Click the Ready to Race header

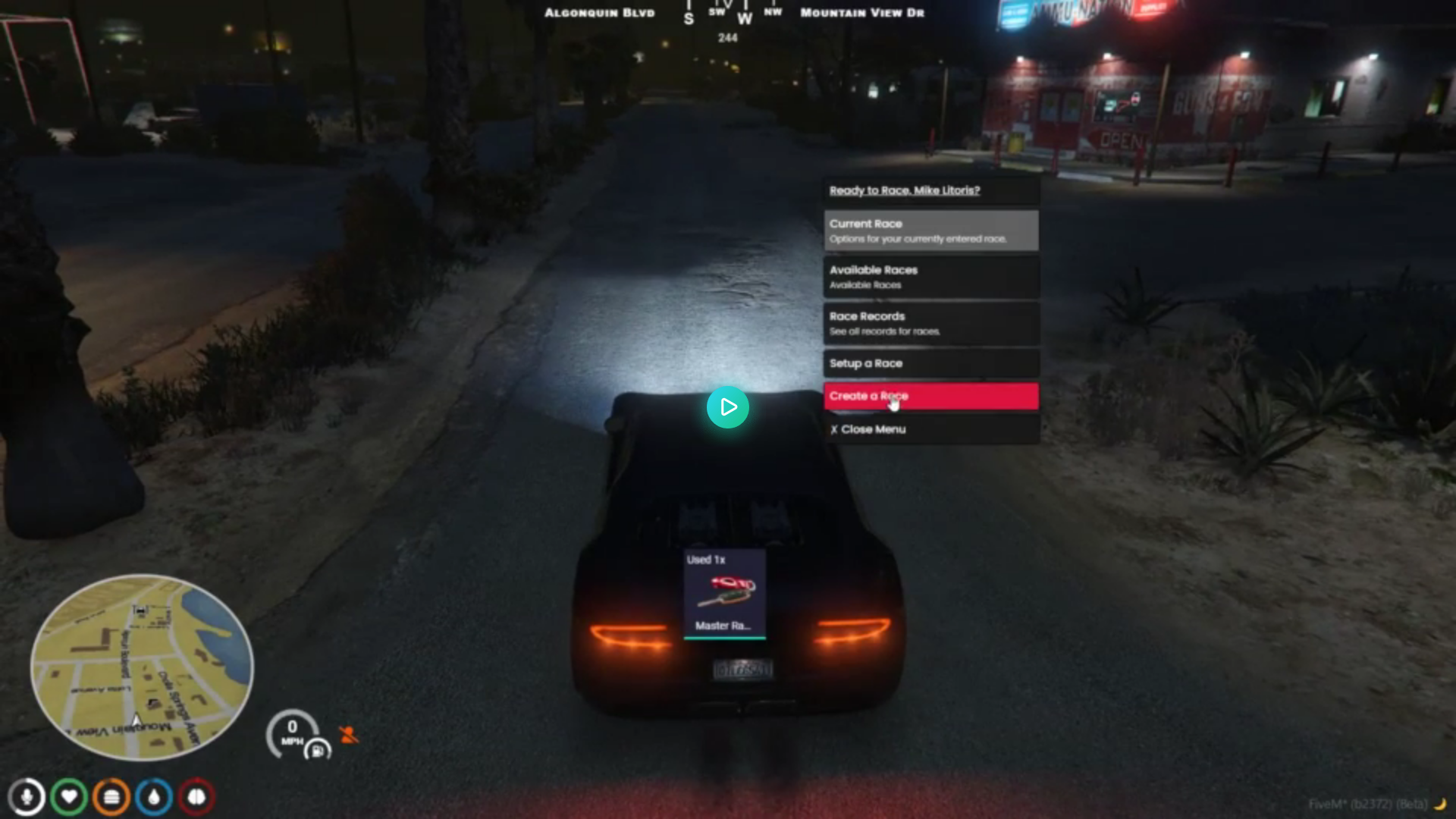click(905, 190)
